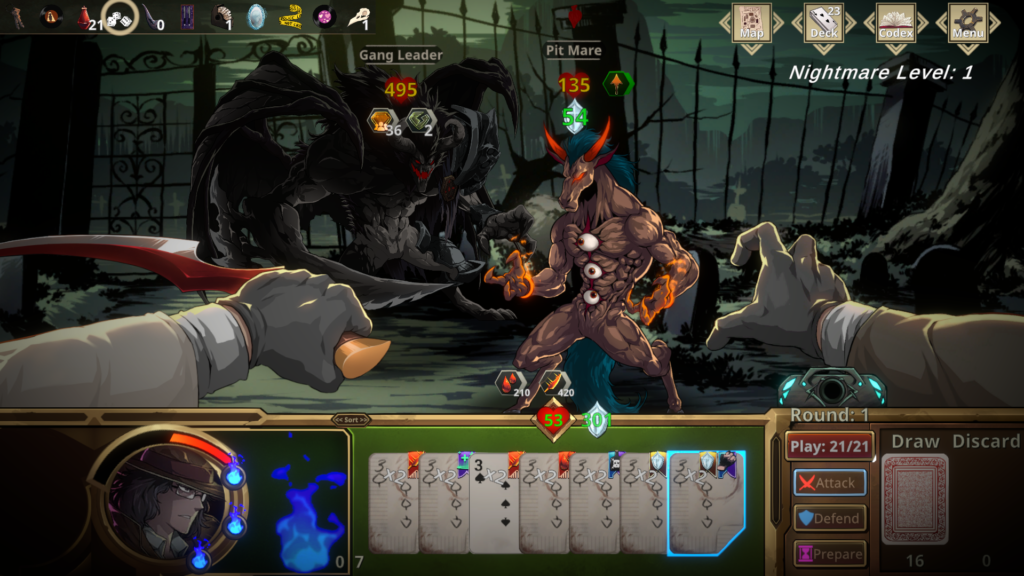The height and width of the screenshot is (576, 1024).
Task: Choose the Prepare action
Action: (830, 553)
